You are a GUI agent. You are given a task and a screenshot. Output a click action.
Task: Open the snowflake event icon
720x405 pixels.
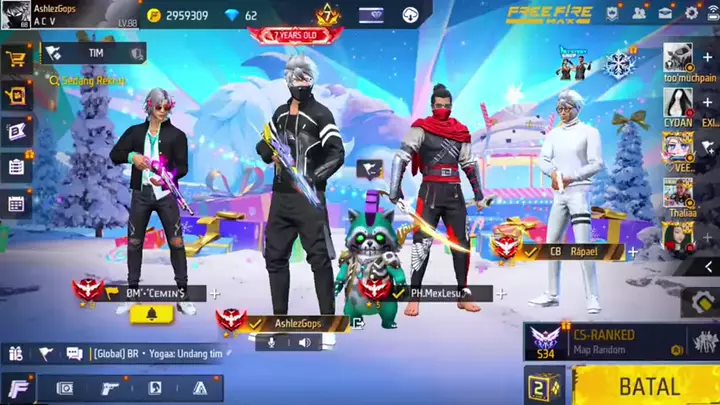pos(619,65)
